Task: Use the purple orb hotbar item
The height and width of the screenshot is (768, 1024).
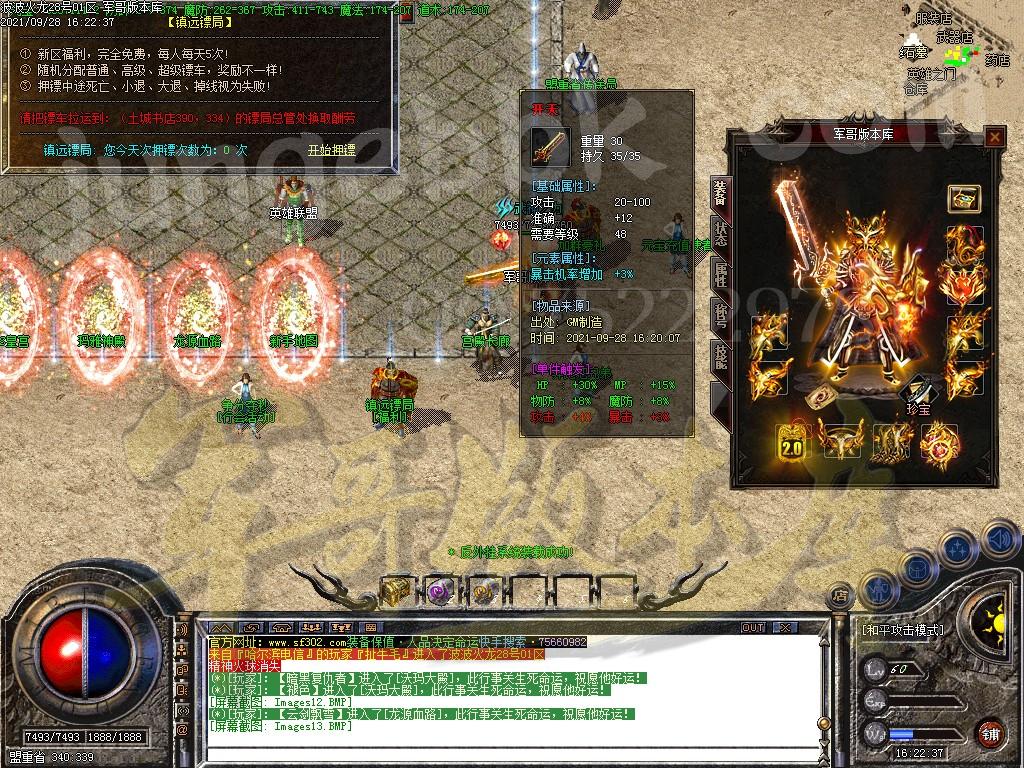Action: [439, 591]
